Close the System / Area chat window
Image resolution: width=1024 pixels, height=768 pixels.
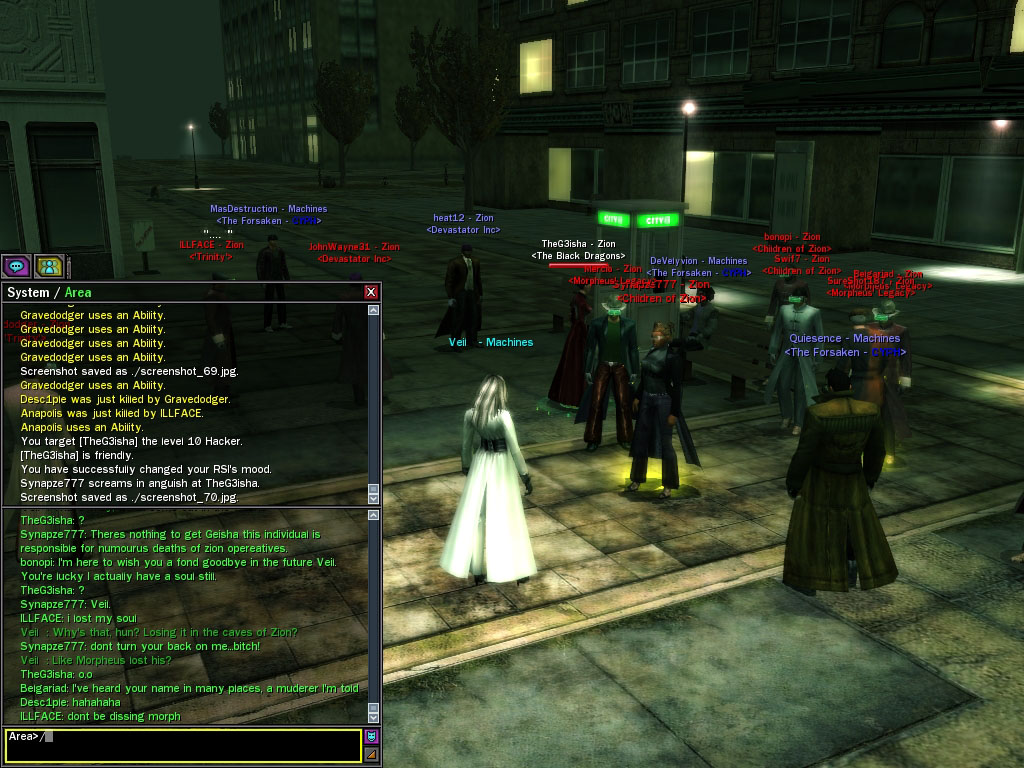tap(371, 292)
